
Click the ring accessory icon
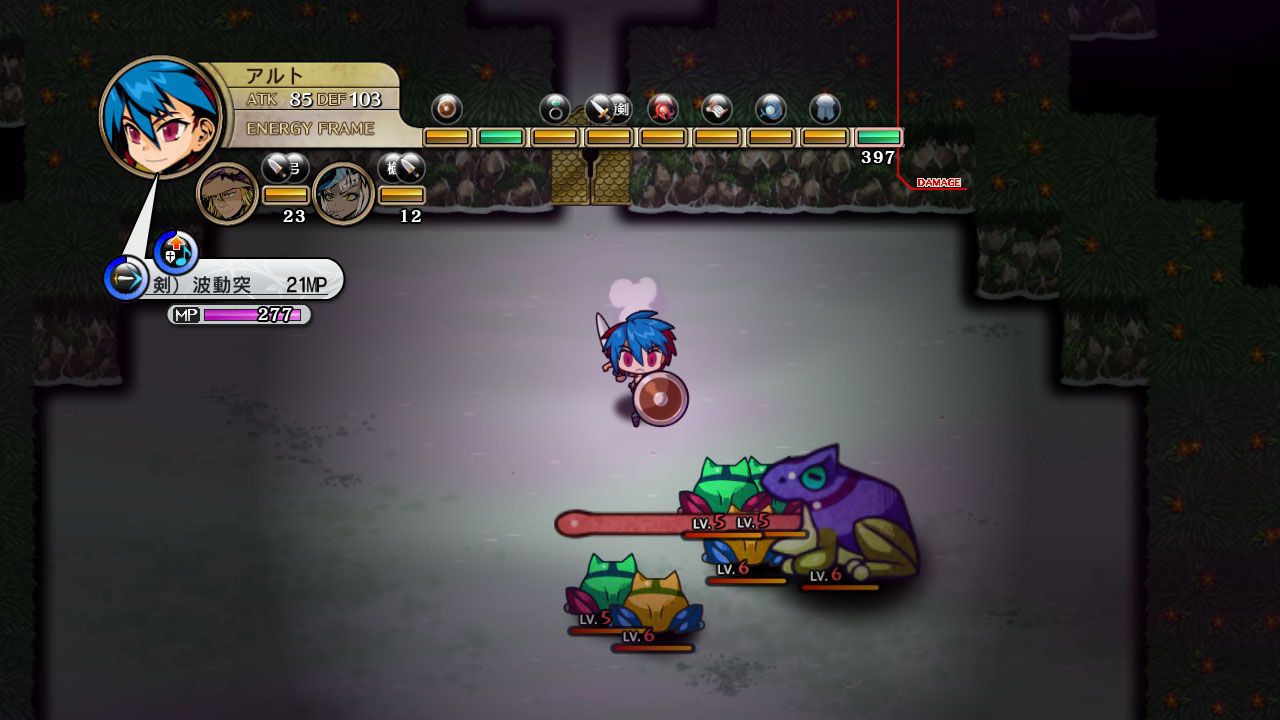click(x=556, y=110)
